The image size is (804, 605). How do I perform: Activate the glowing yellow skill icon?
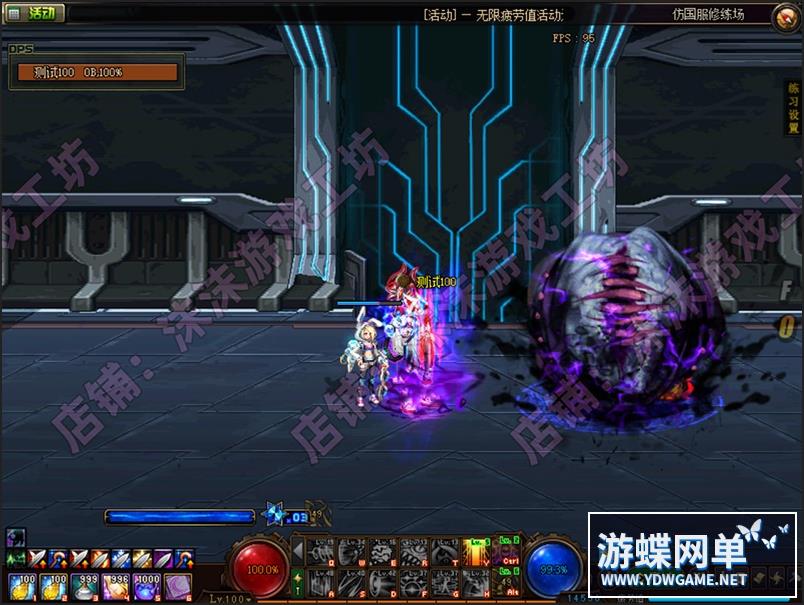477,552
